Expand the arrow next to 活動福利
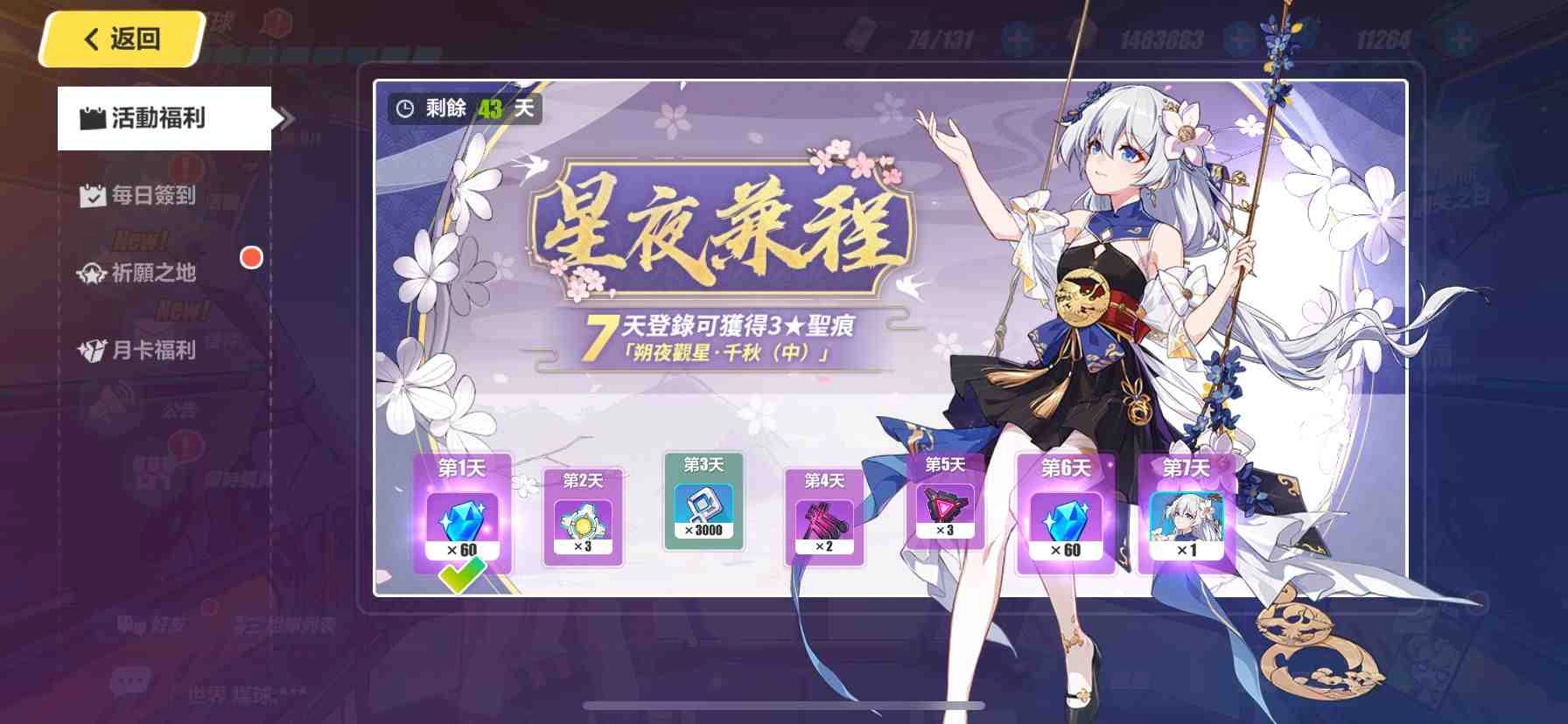The height and width of the screenshot is (724, 1568). pos(284,118)
